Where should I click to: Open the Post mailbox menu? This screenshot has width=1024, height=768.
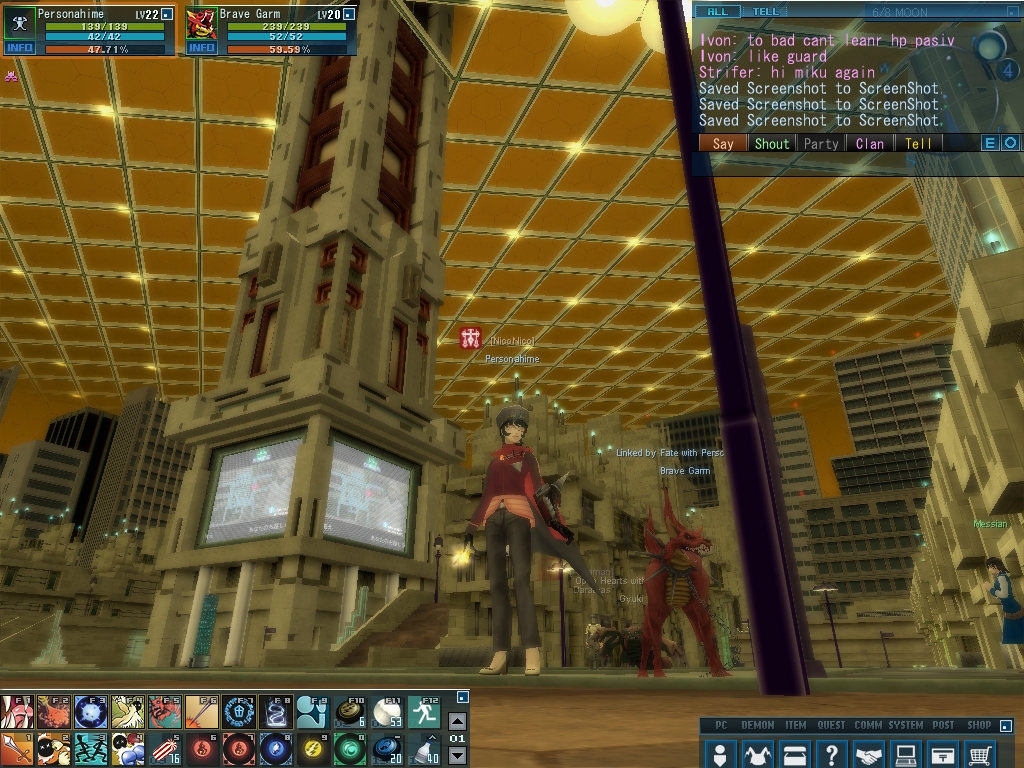(943, 753)
